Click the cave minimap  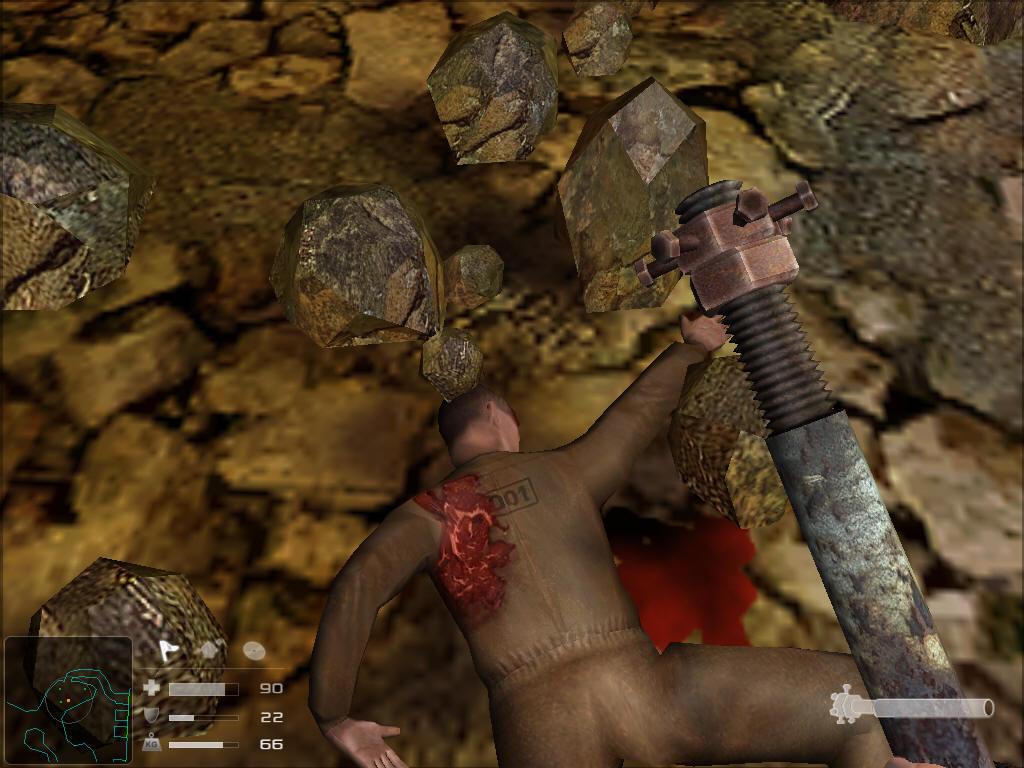pos(68,701)
